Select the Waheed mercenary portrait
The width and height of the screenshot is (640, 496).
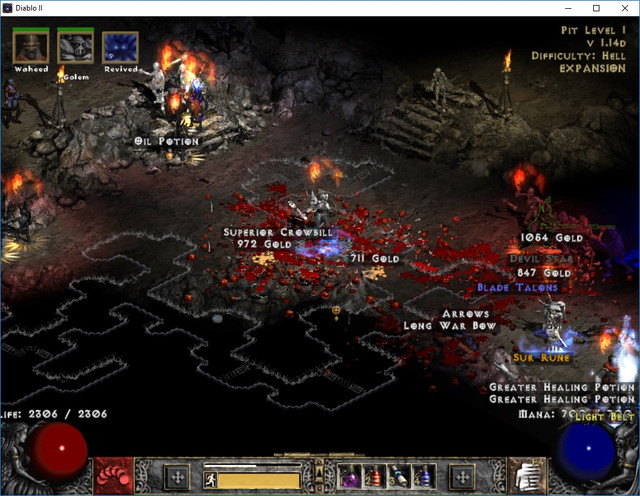coord(31,45)
